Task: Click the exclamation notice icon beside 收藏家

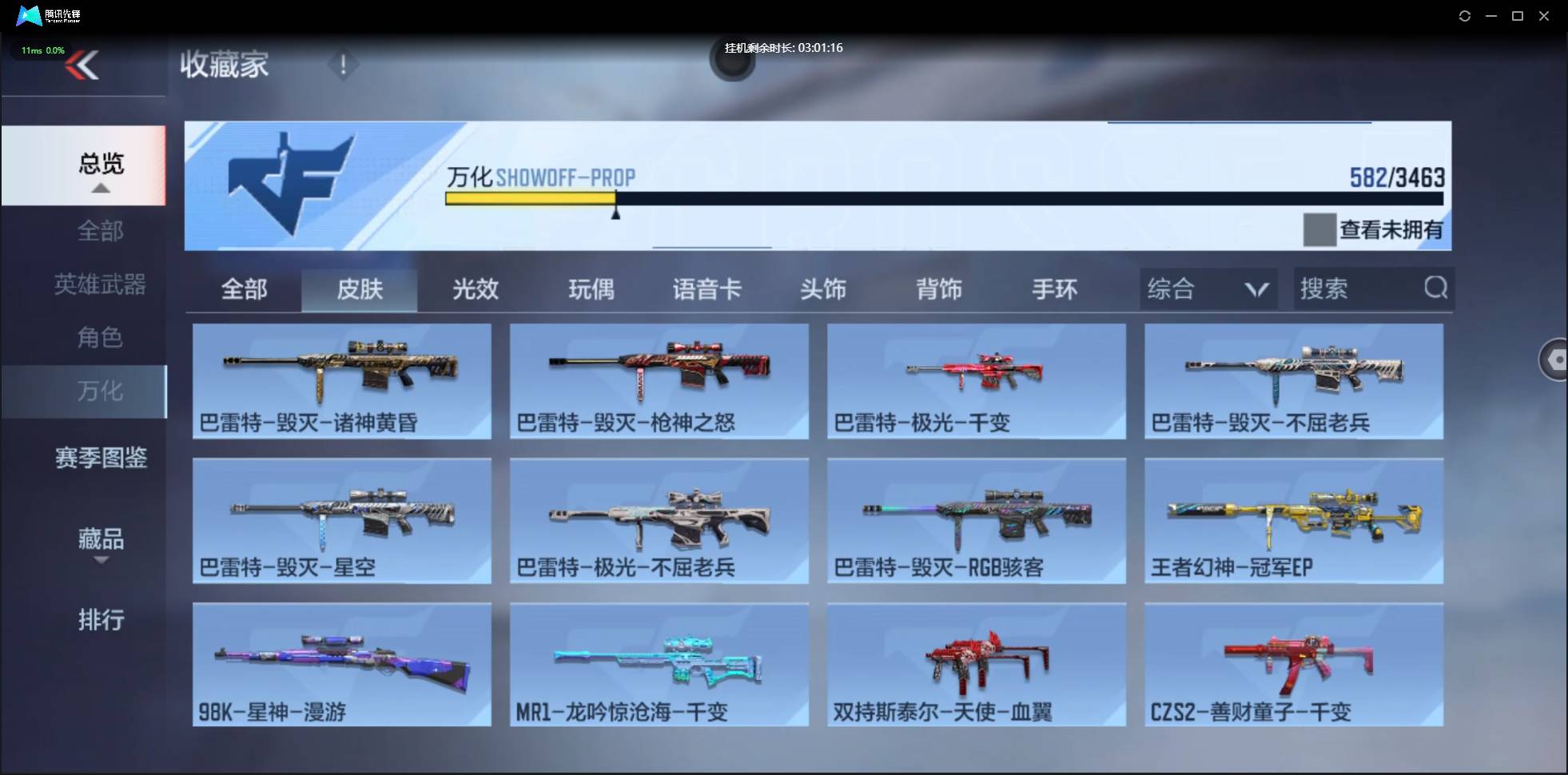Action: [x=343, y=64]
